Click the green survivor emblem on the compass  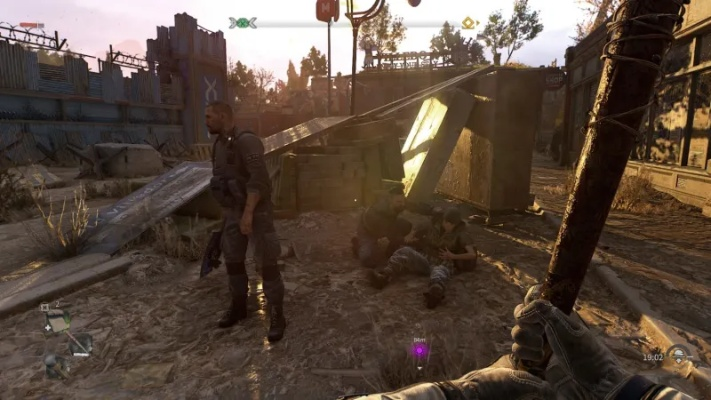(x=242, y=22)
